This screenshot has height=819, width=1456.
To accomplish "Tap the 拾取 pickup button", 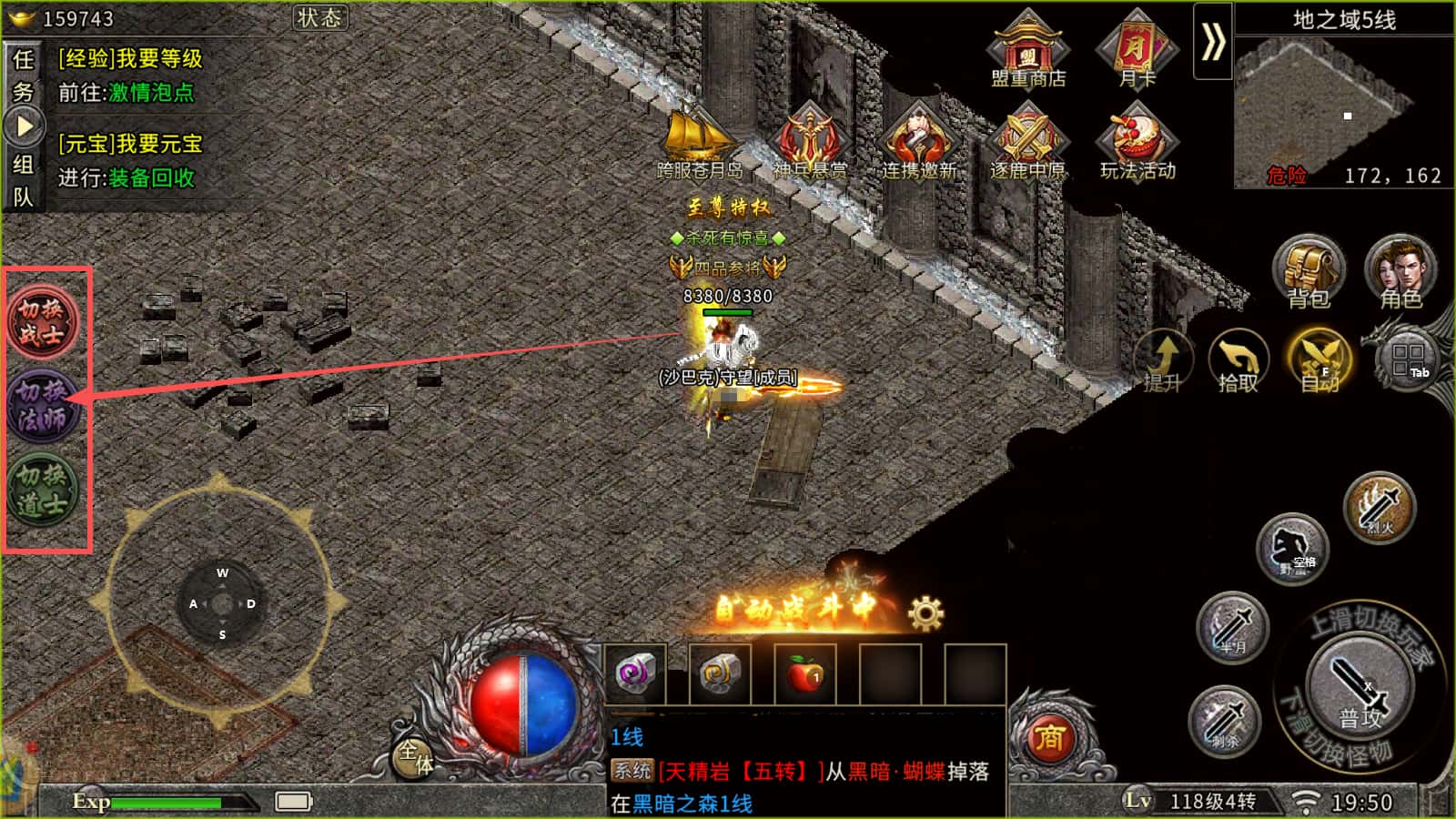I will tap(1239, 361).
